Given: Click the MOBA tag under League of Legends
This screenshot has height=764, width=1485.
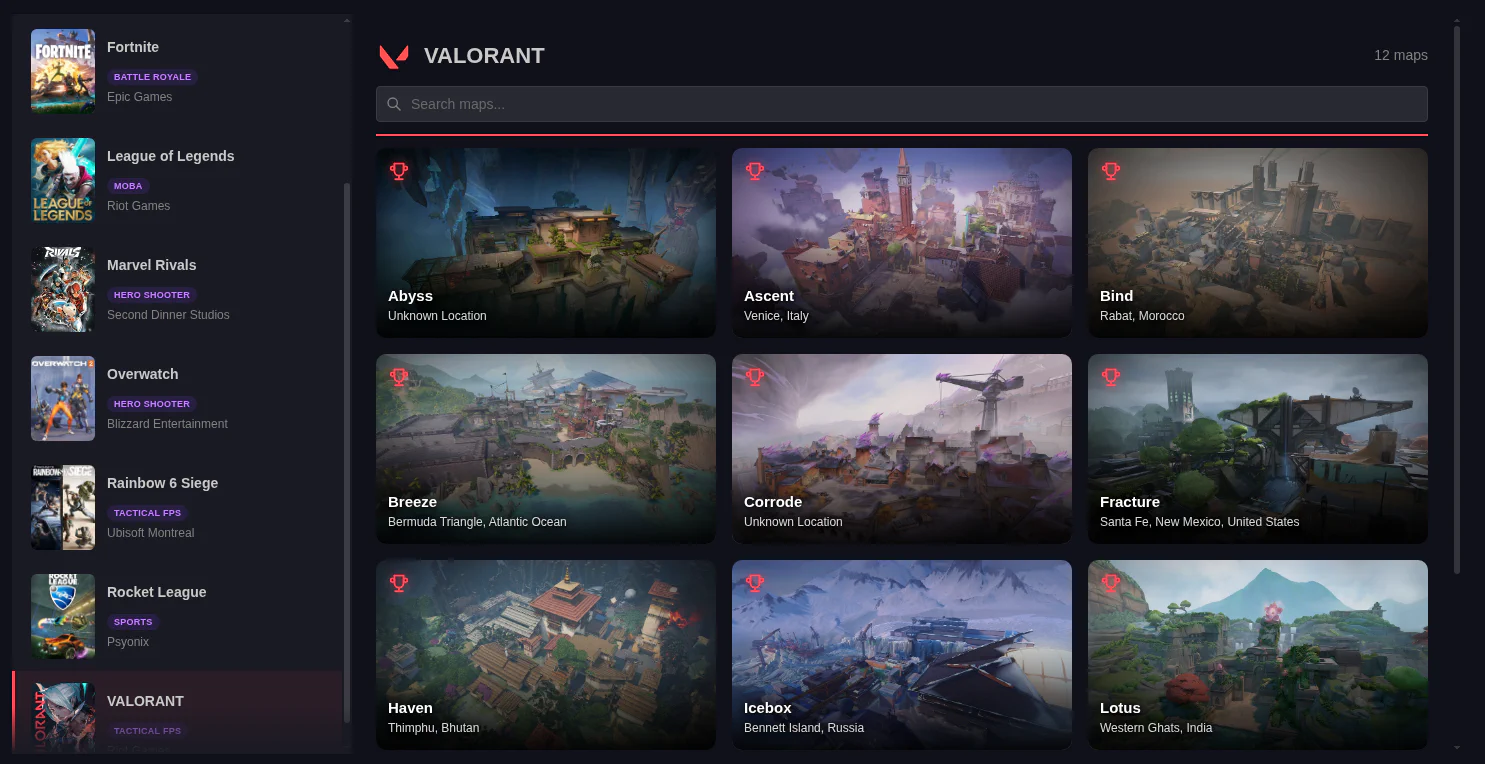Looking at the screenshot, I should 128,186.
